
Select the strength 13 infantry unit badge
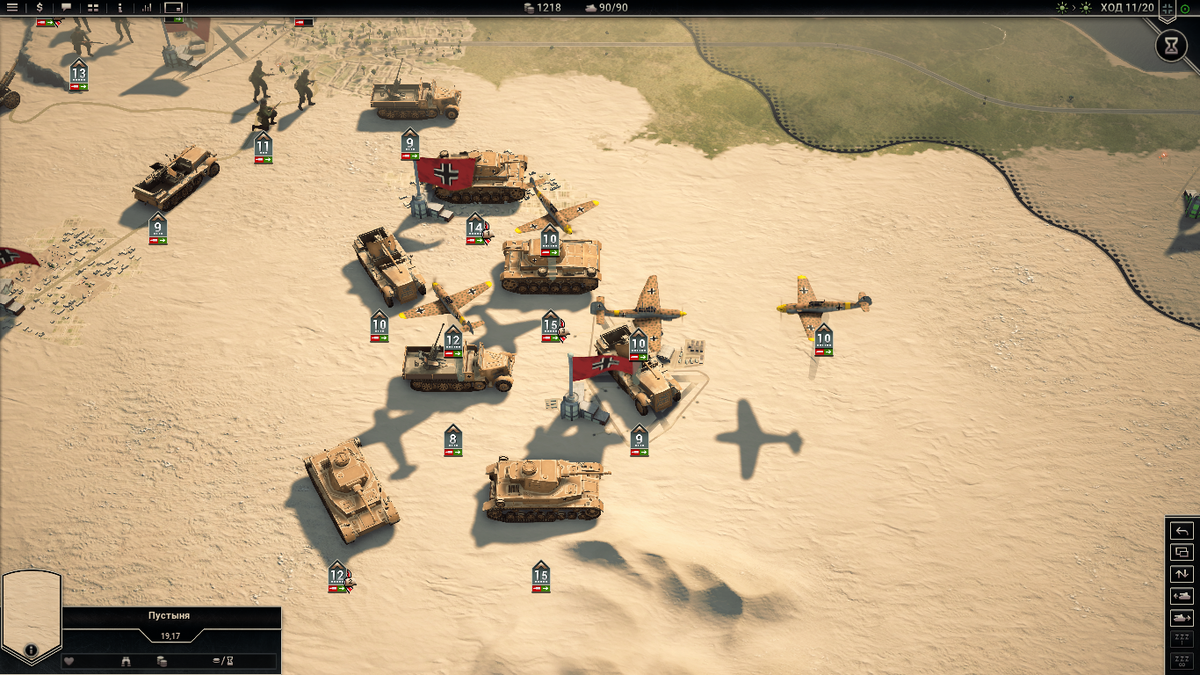coord(78,75)
